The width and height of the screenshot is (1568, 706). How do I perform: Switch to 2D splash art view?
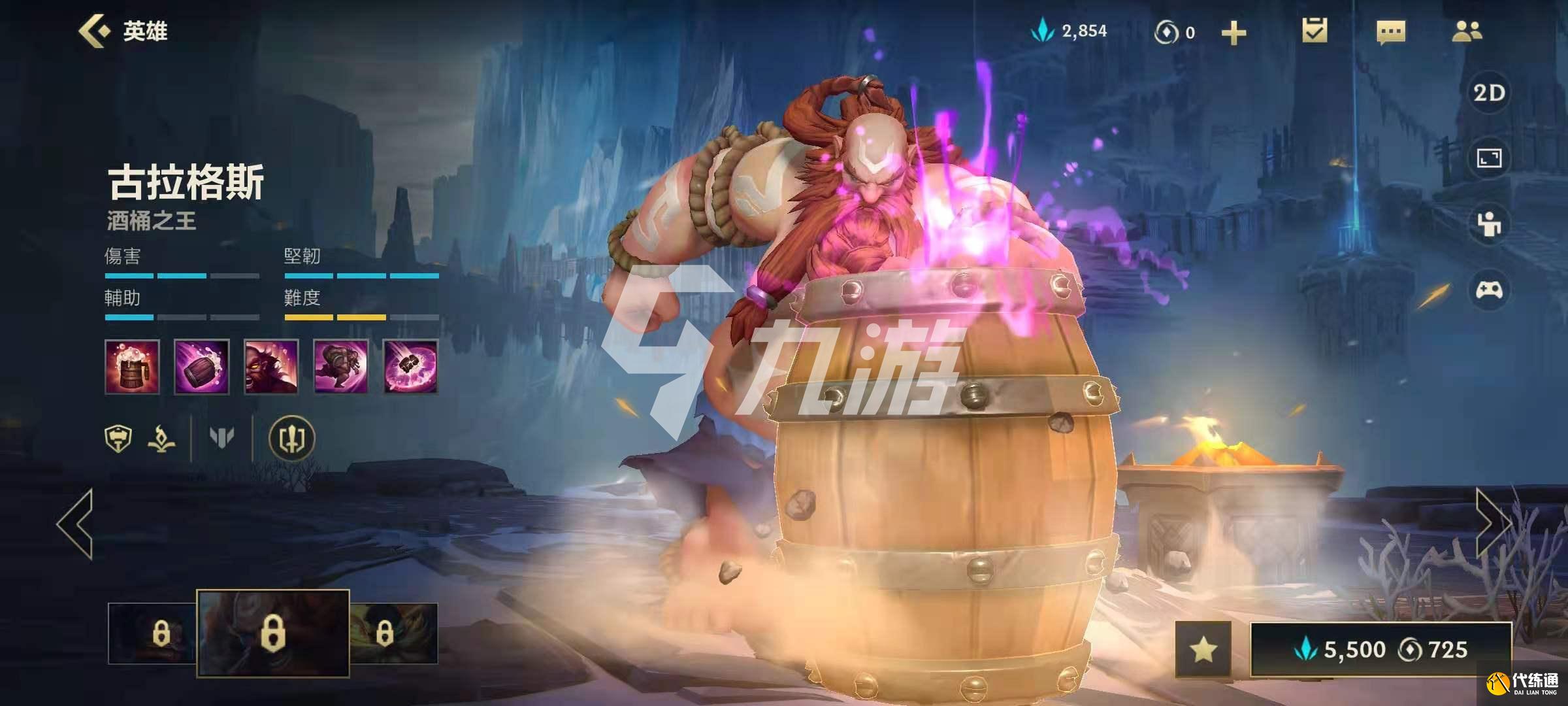pyautogui.click(x=1489, y=93)
